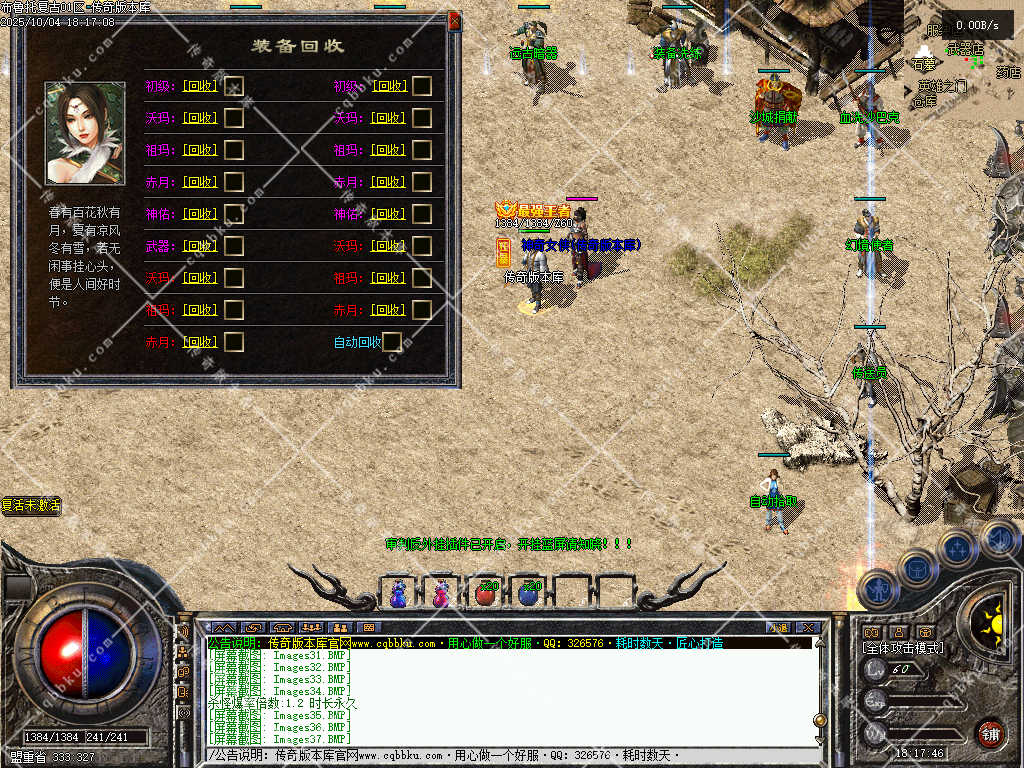
Task: Use the red potion x20 hotbar slot
Action: click(x=485, y=593)
